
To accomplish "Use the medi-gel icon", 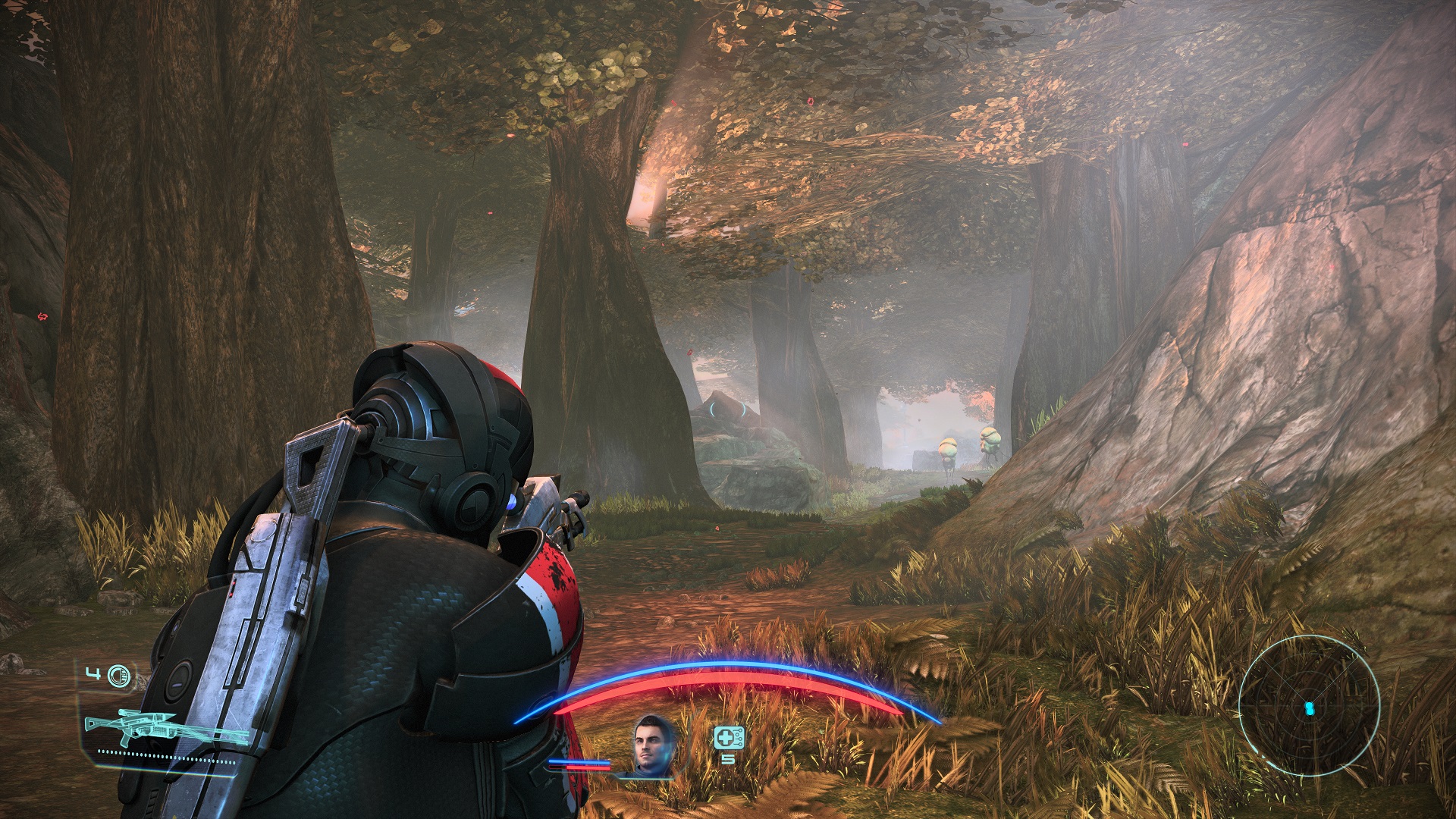I will coord(729,737).
